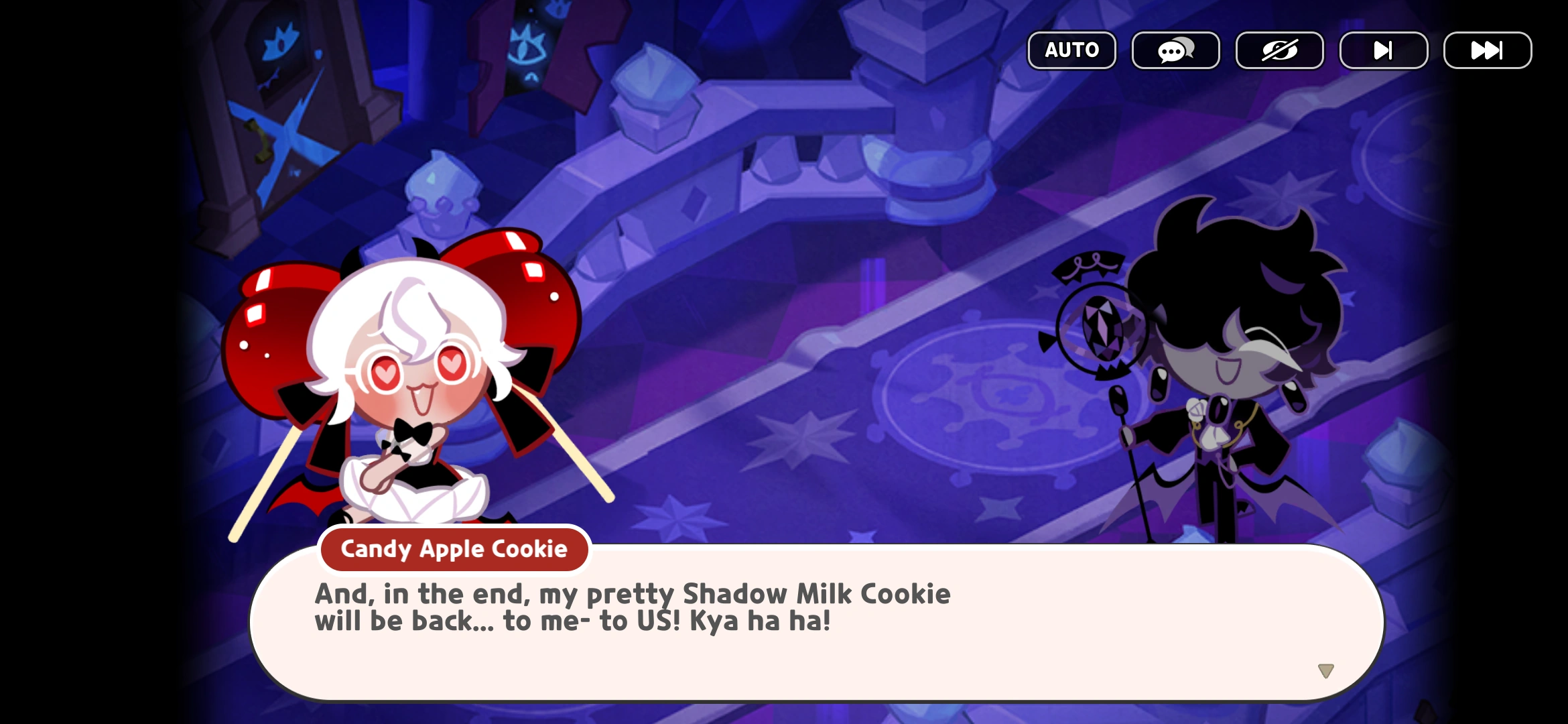The image size is (1568, 724).
Task: Hide the dialogue UI with the eye icon
Action: tap(1279, 50)
